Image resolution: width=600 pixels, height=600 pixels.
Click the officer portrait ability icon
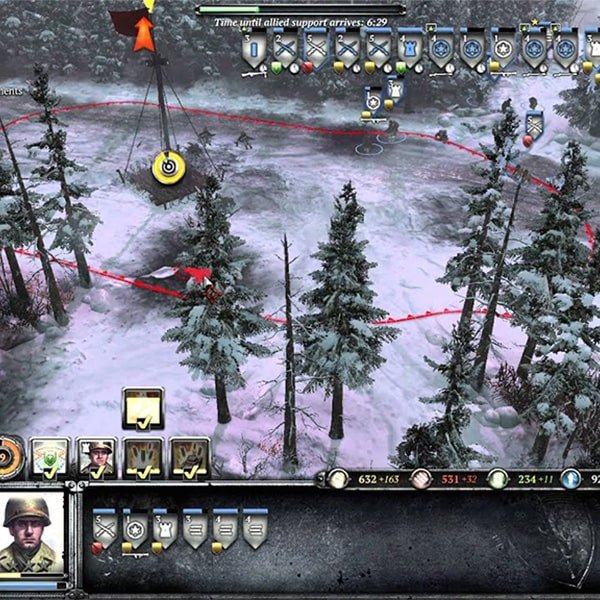click(97, 457)
